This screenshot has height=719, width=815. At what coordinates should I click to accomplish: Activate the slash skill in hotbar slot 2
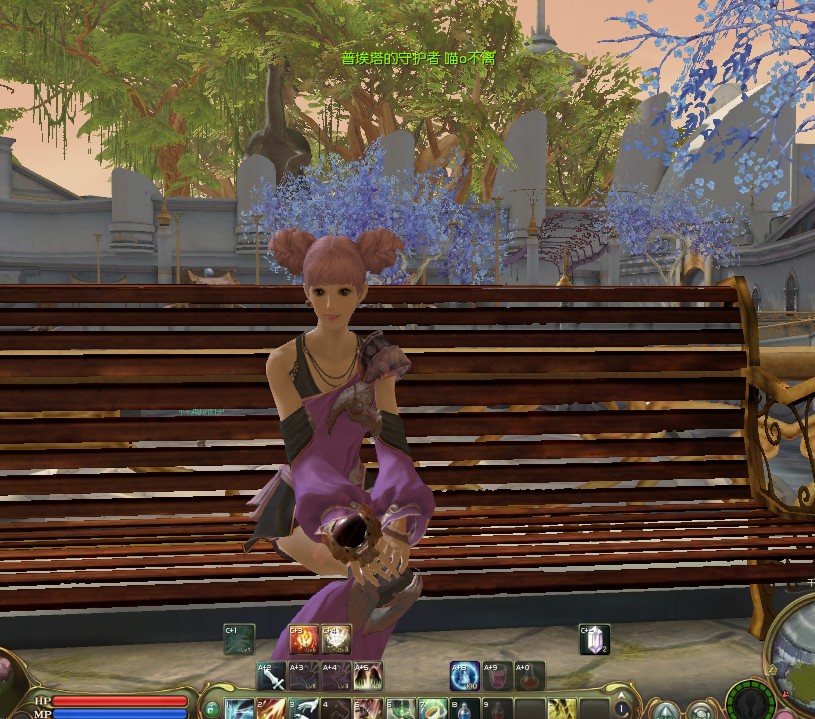[271, 710]
